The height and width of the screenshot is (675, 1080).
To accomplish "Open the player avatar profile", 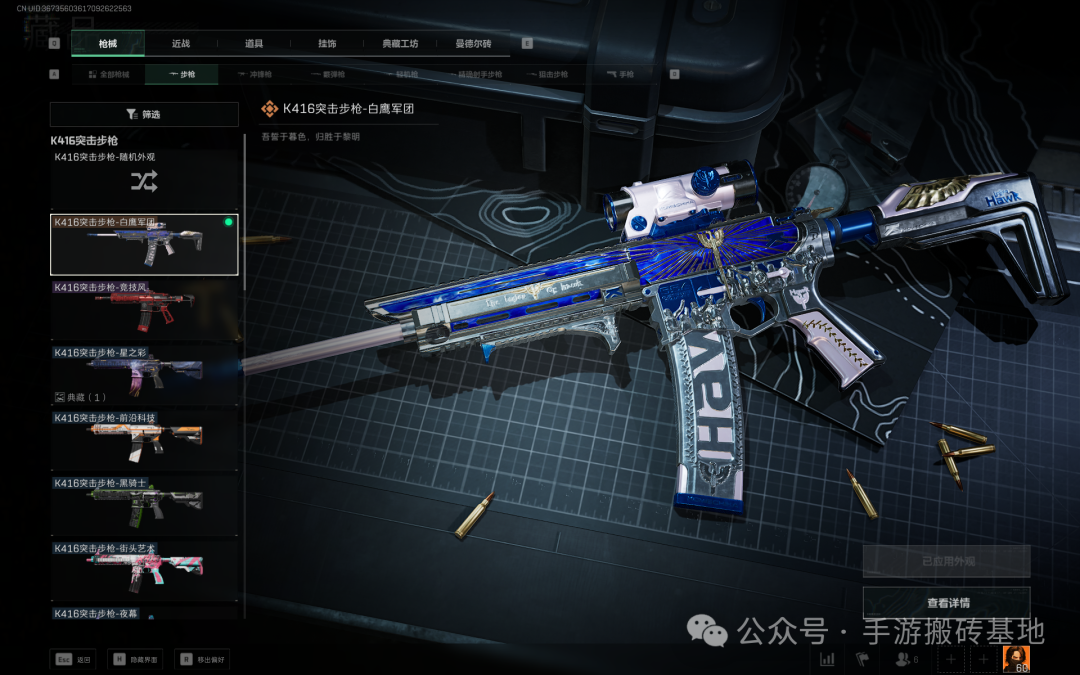I will pos(1016,659).
